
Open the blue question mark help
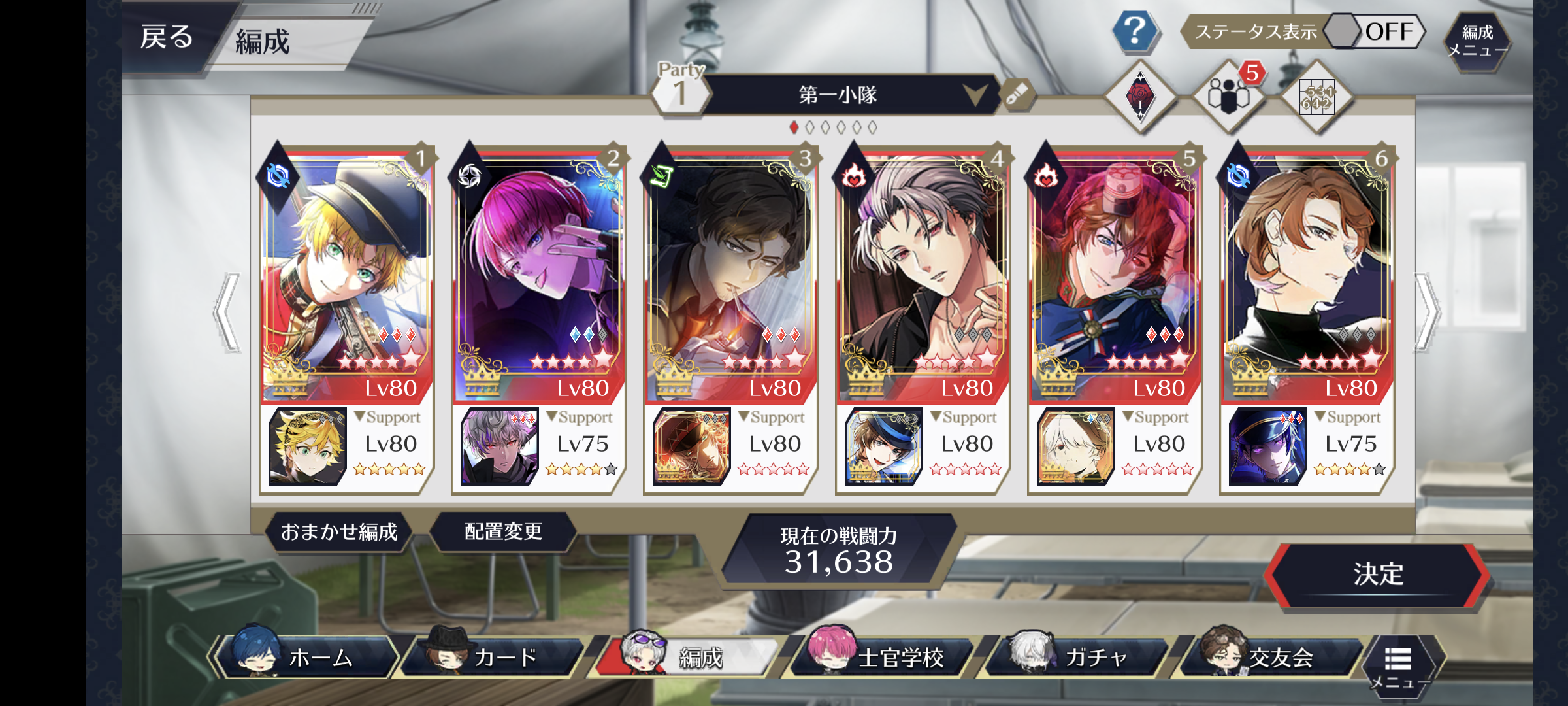click(x=1135, y=31)
